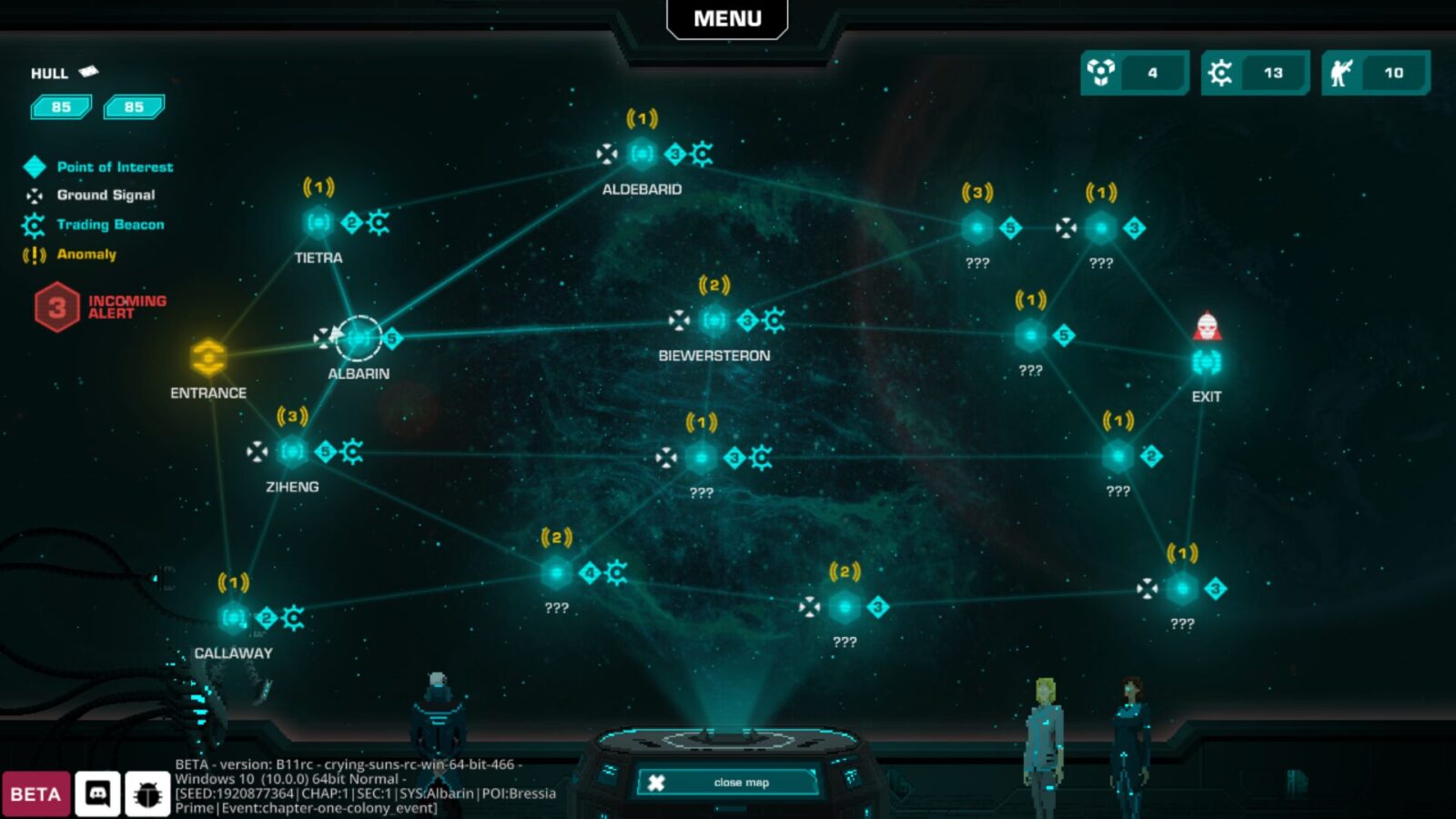Select the Exit node
Image resolution: width=1456 pixels, height=819 pixels.
coord(1207,362)
